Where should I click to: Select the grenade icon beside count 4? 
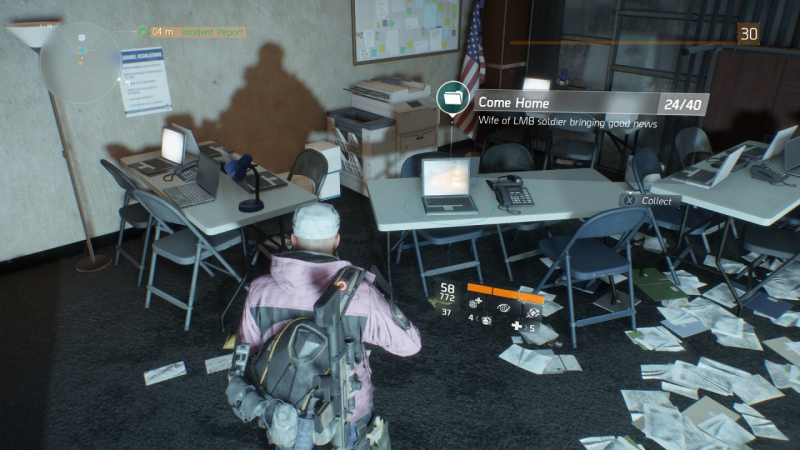tap(485, 320)
